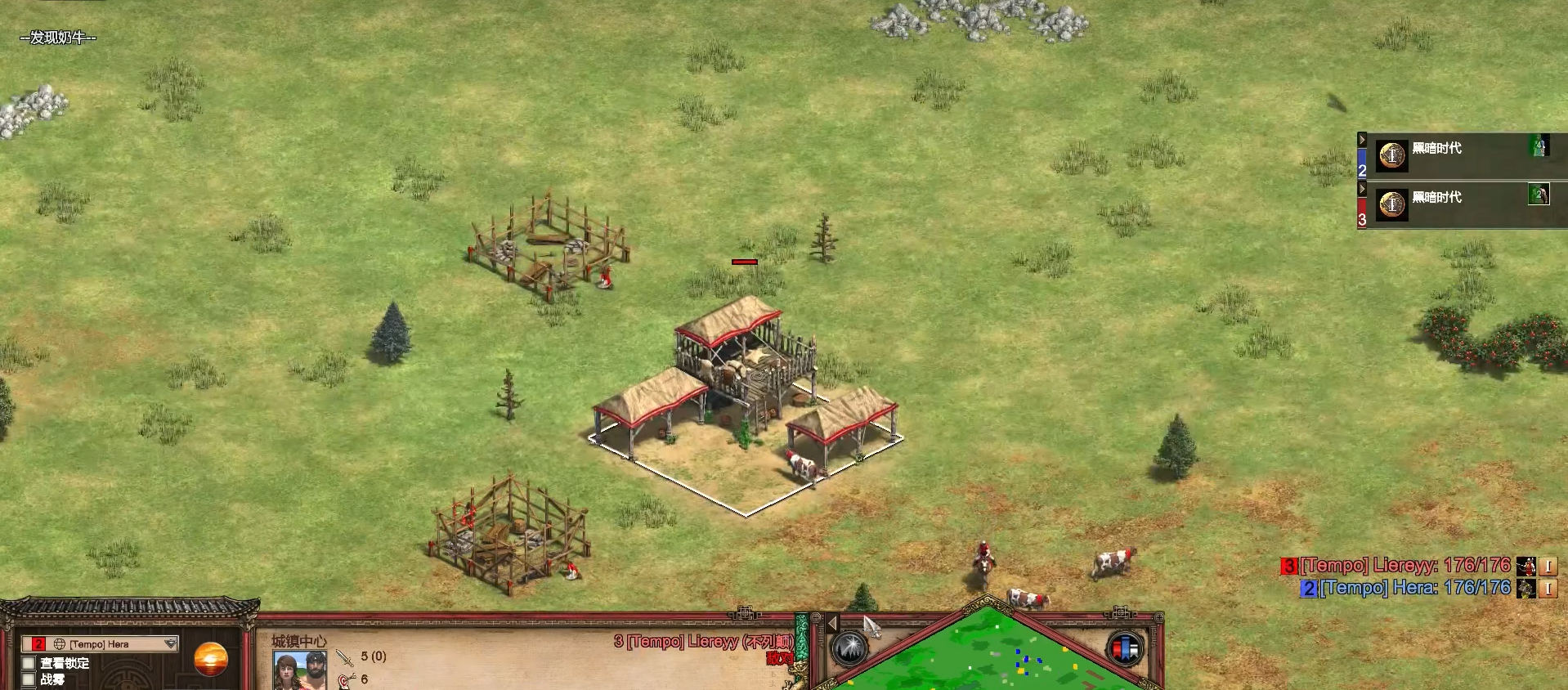
Task: Select the 城镇中心 villager portrait
Action: pos(299,670)
